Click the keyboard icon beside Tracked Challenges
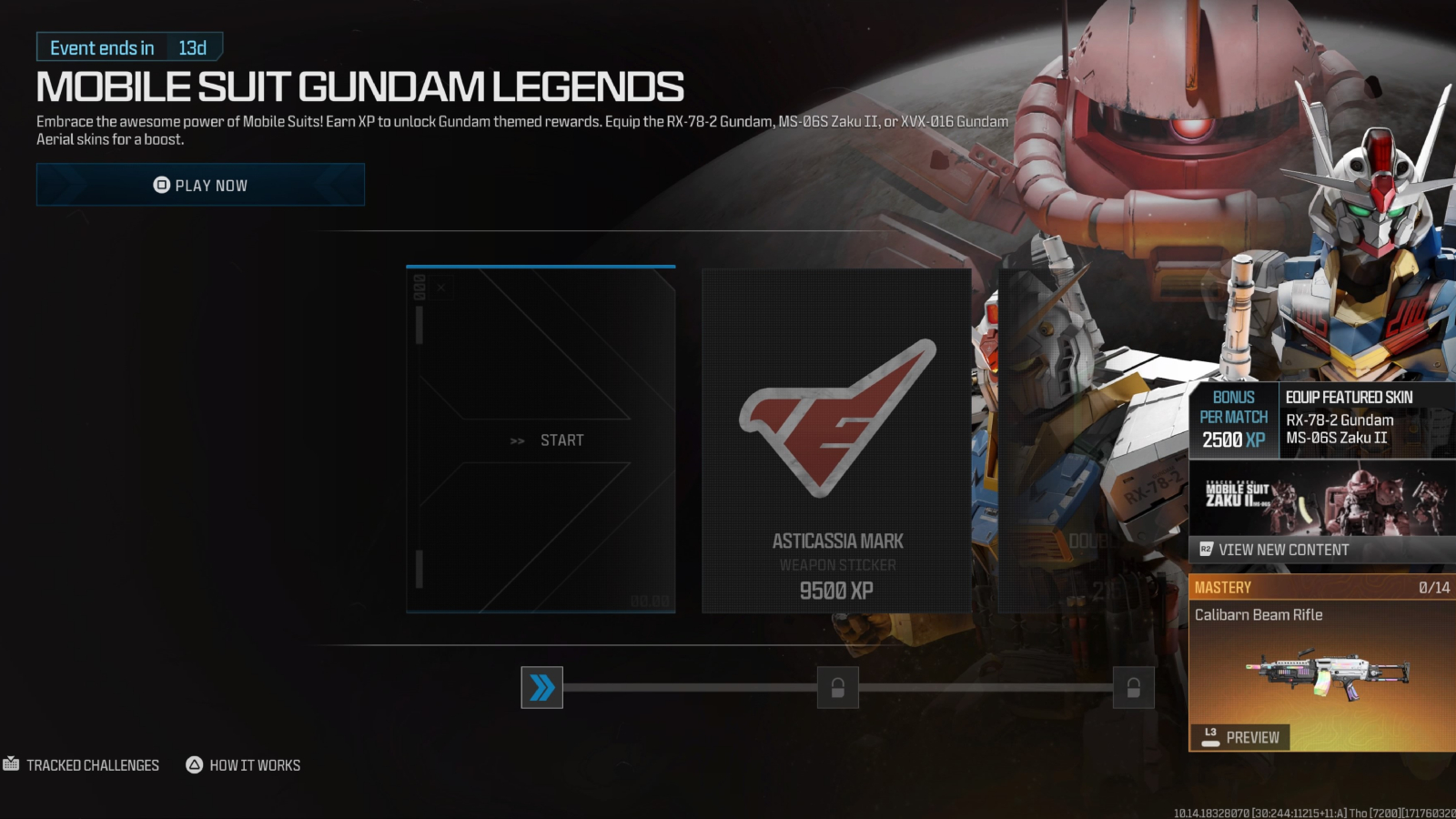 [12, 765]
